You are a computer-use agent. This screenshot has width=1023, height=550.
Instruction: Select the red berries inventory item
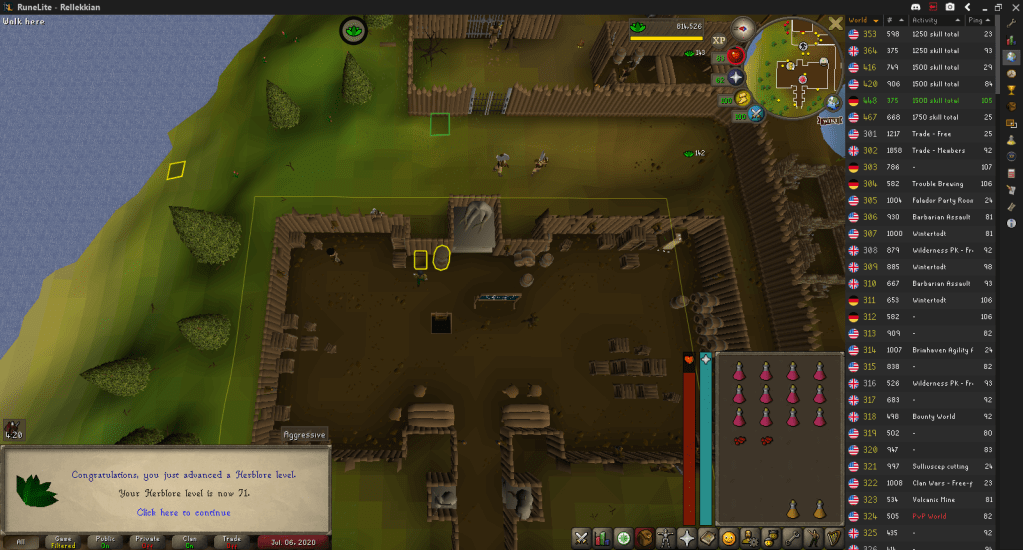[741, 440]
